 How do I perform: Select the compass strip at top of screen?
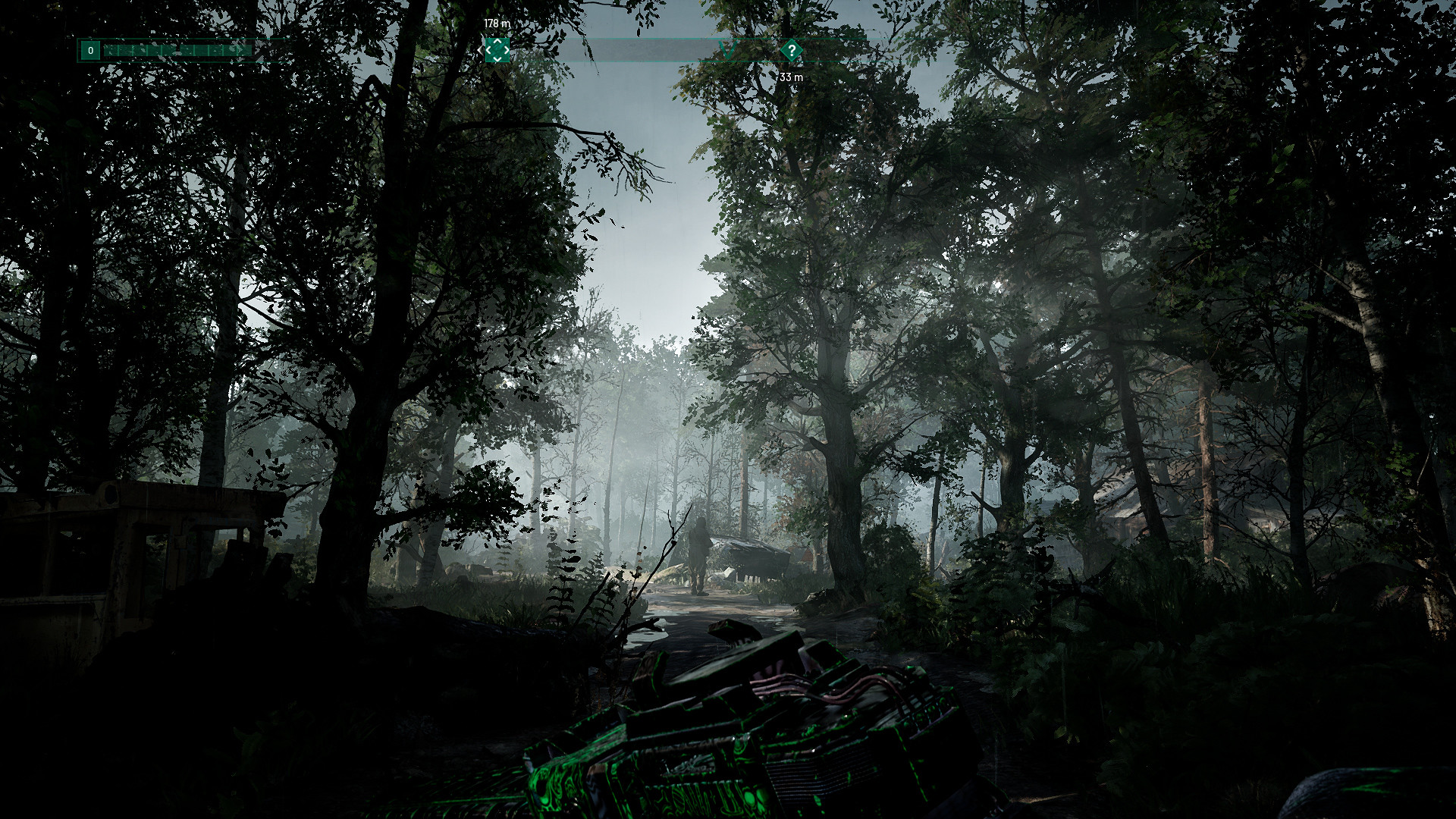pyautogui.click(x=682, y=49)
